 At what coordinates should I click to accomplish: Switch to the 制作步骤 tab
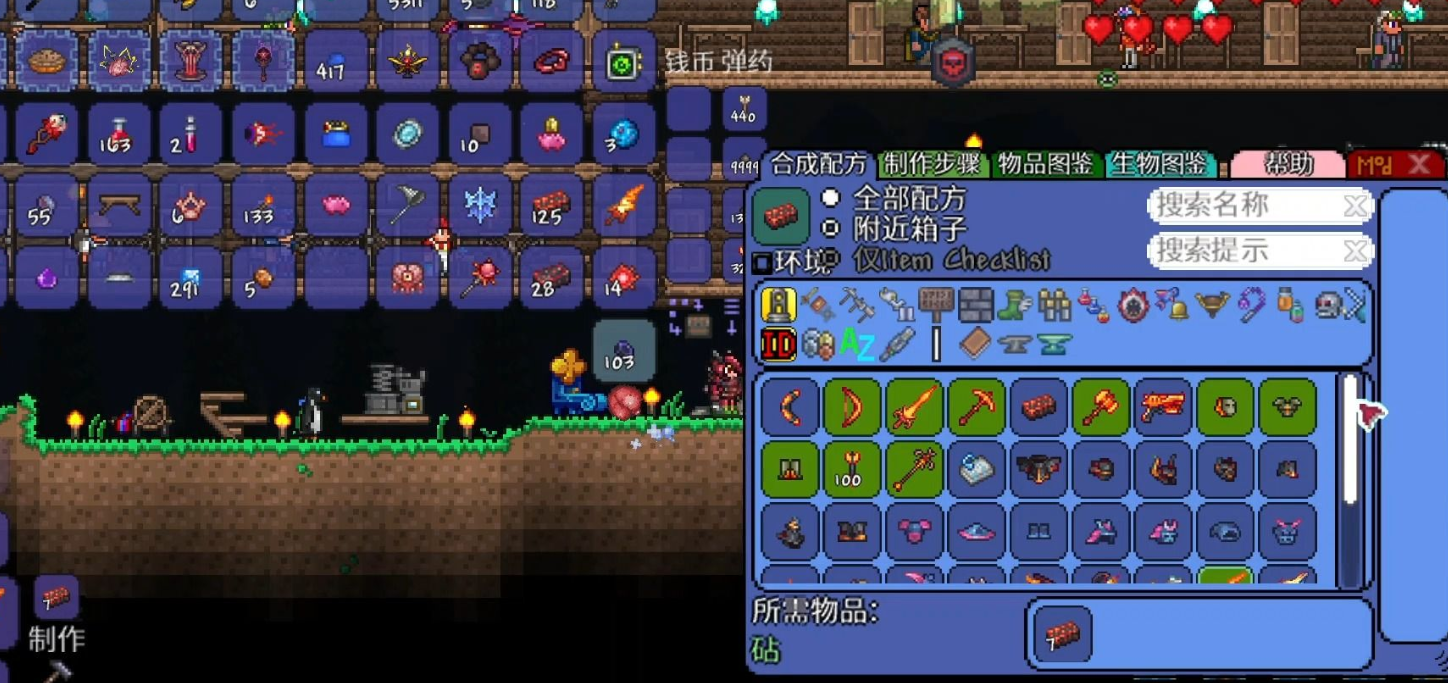(932, 164)
